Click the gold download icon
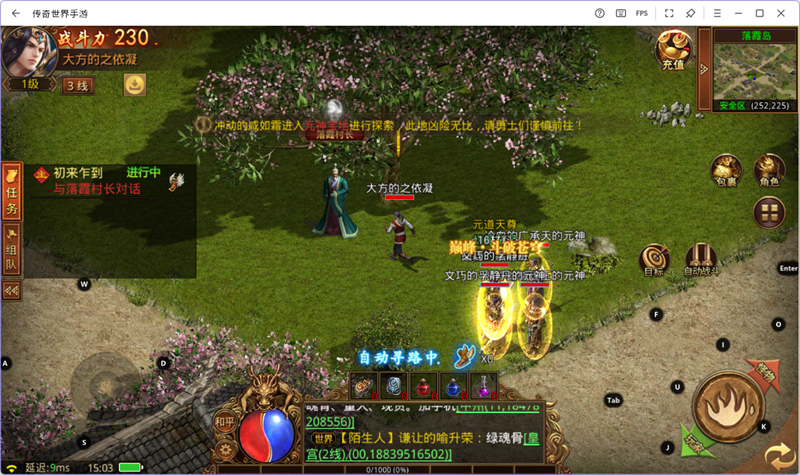 (x=133, y=86)
